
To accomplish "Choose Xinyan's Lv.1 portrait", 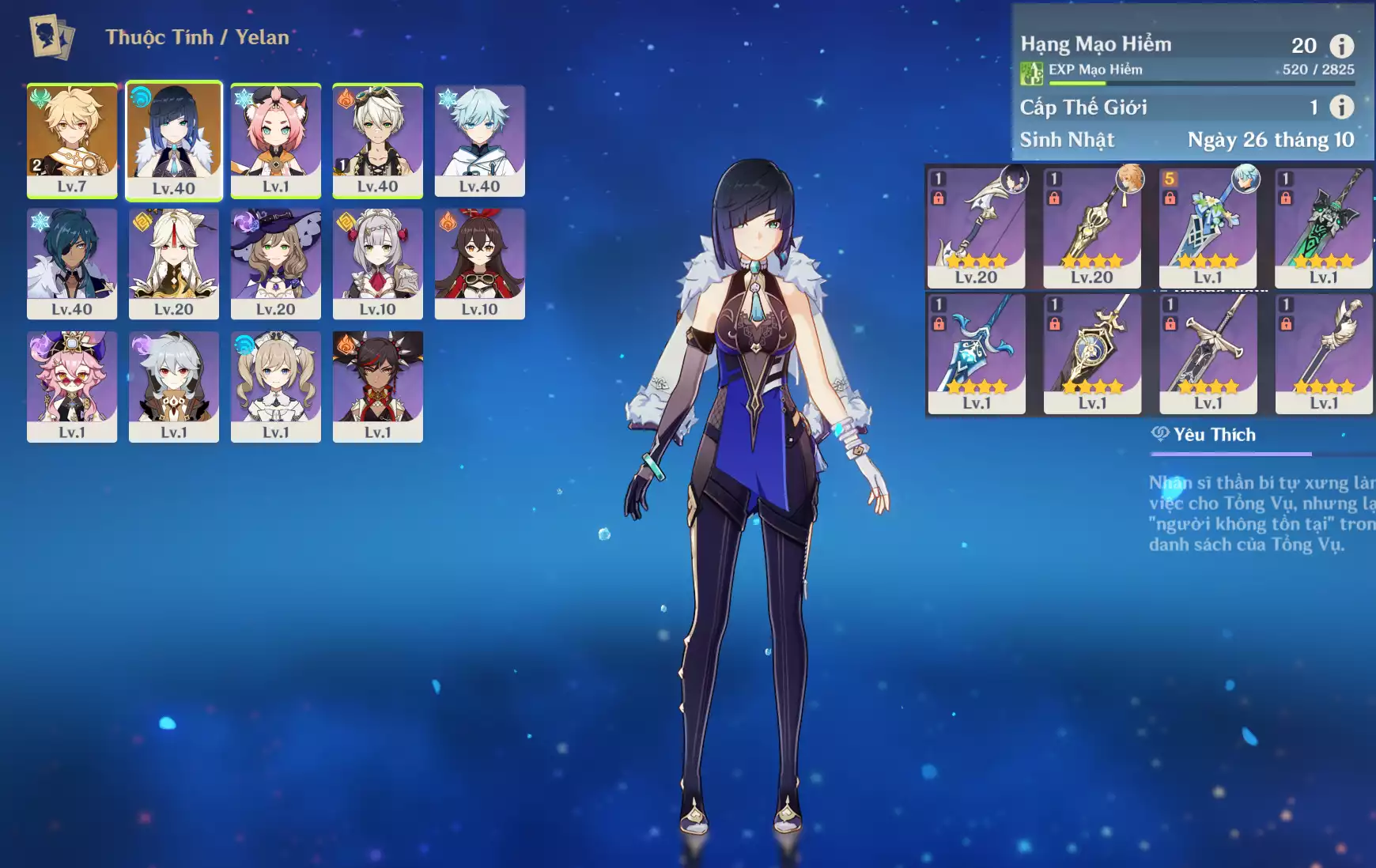I will coord(378,386).
